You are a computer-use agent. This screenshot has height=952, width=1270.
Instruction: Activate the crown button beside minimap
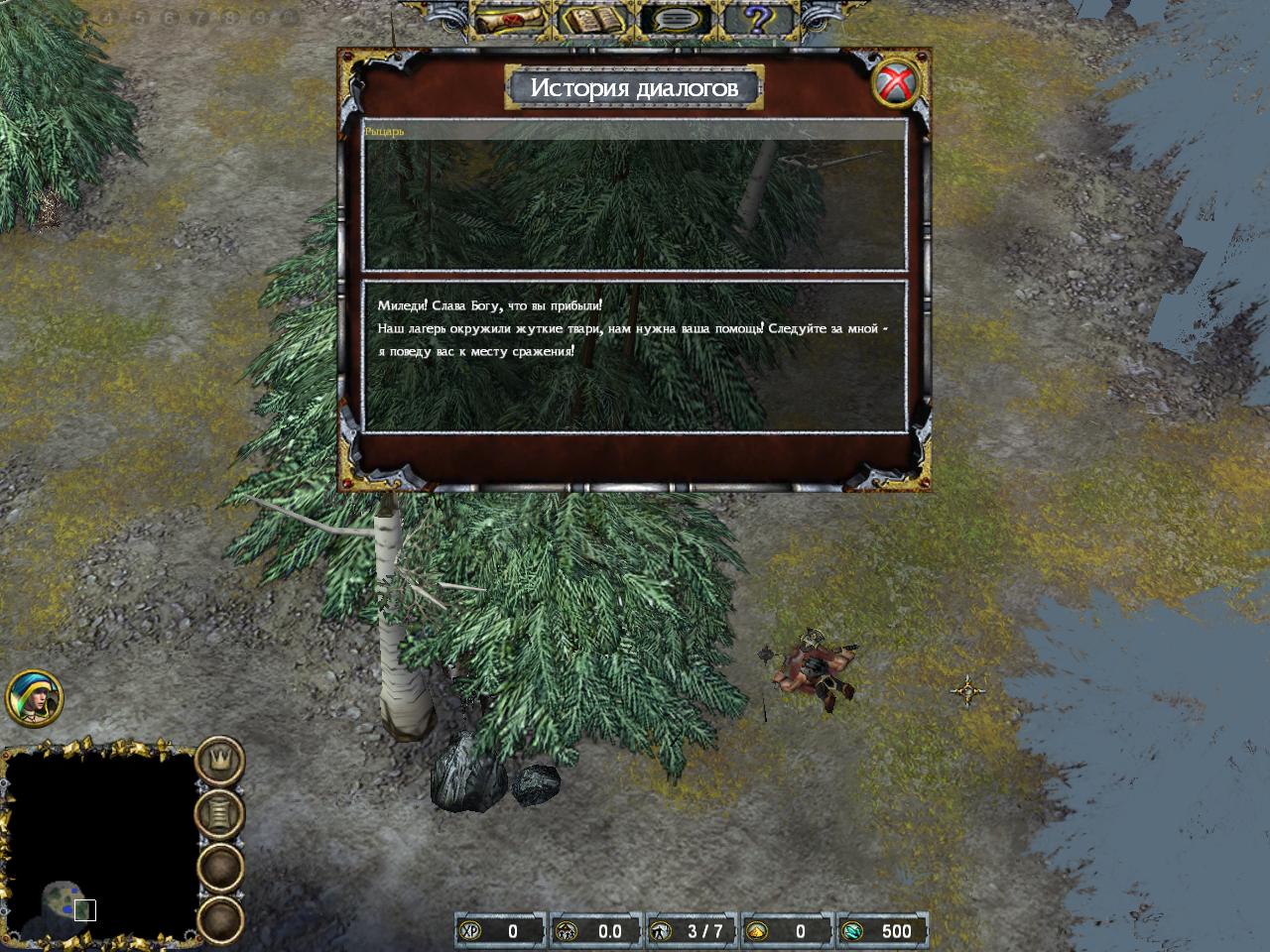[219, 762]
